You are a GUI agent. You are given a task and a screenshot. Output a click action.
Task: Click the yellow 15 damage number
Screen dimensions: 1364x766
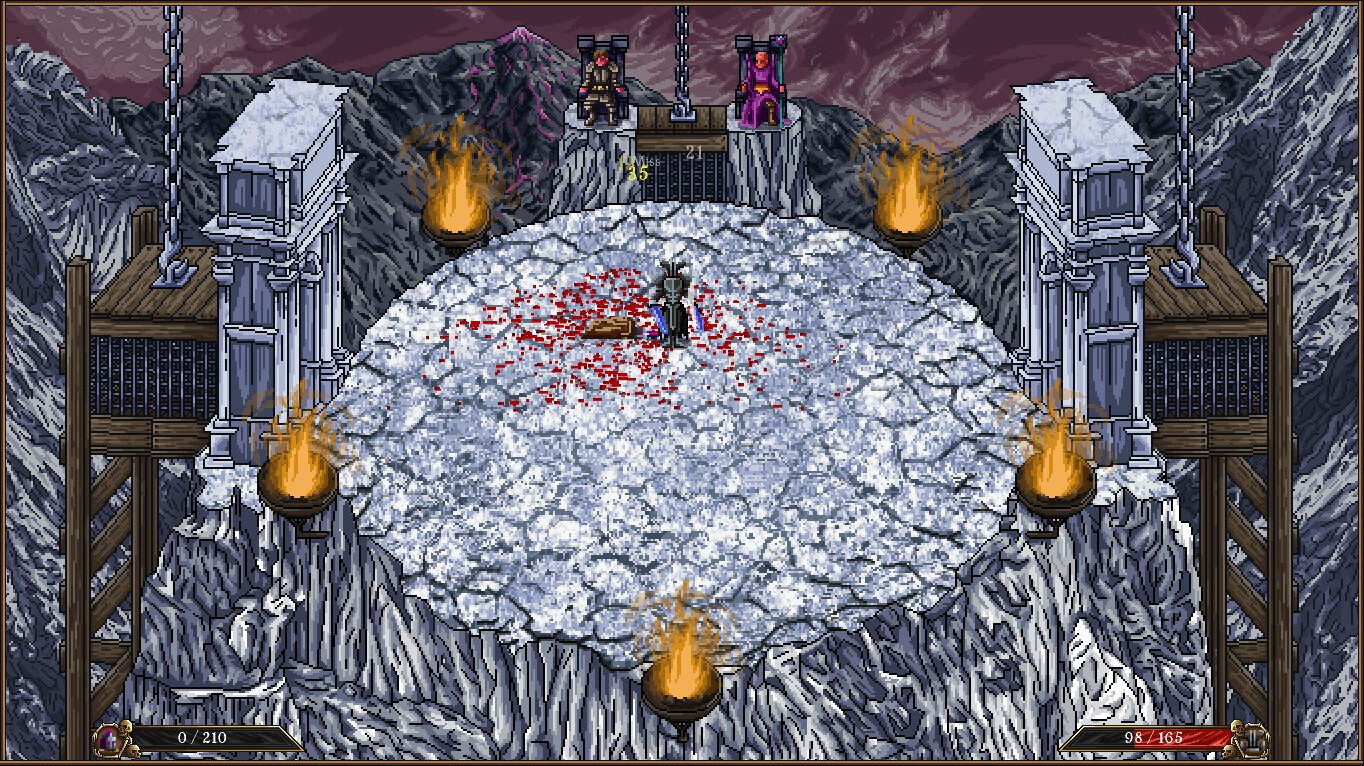tap(636, 173)
